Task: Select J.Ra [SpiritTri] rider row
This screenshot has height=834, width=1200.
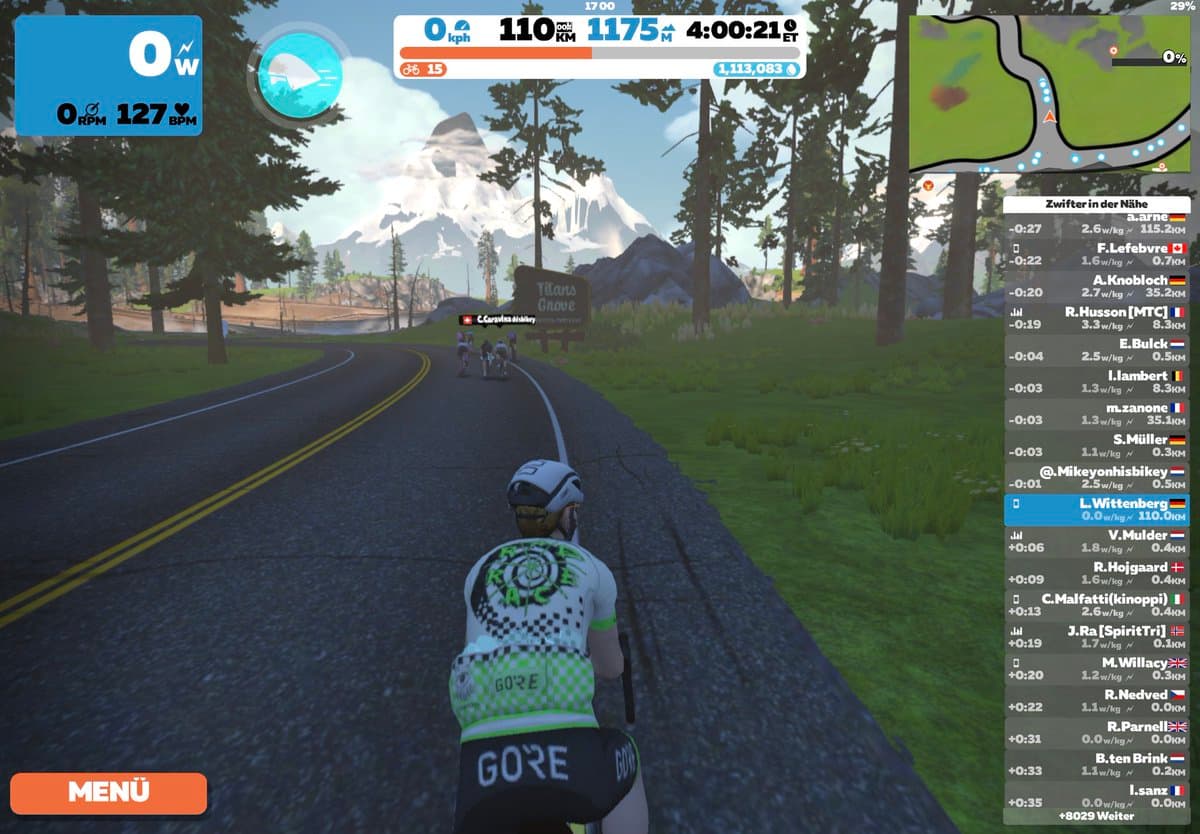Action: pyautogui.click(x=1096, y=637)
